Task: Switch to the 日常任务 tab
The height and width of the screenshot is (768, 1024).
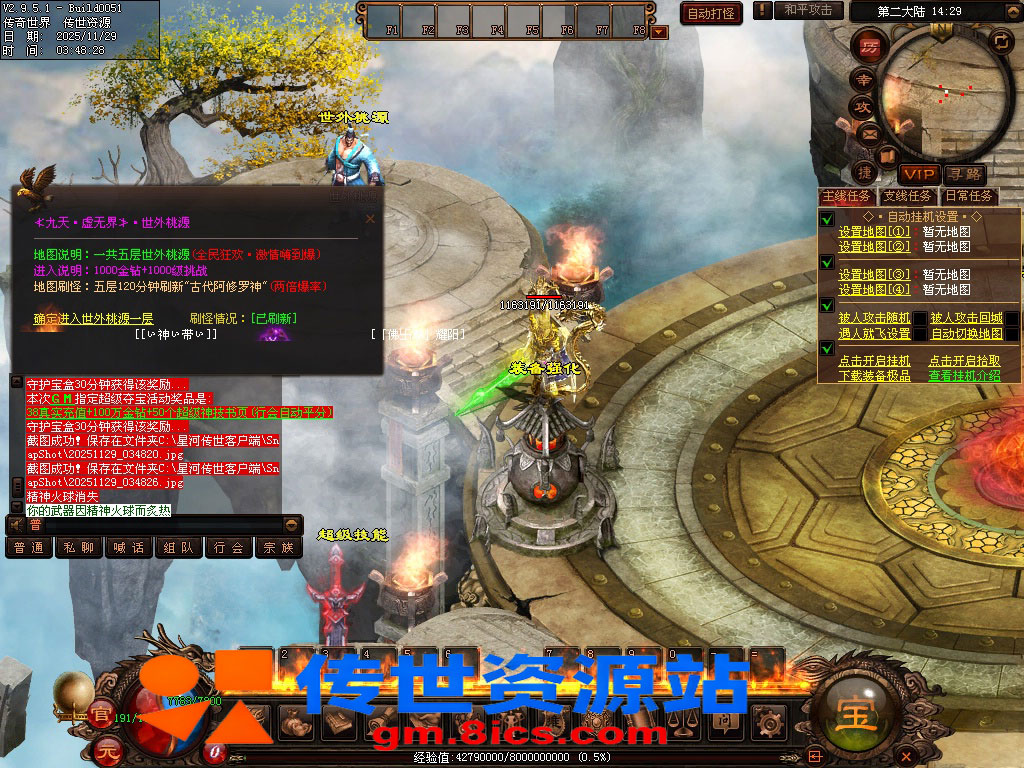Action: 968,196
